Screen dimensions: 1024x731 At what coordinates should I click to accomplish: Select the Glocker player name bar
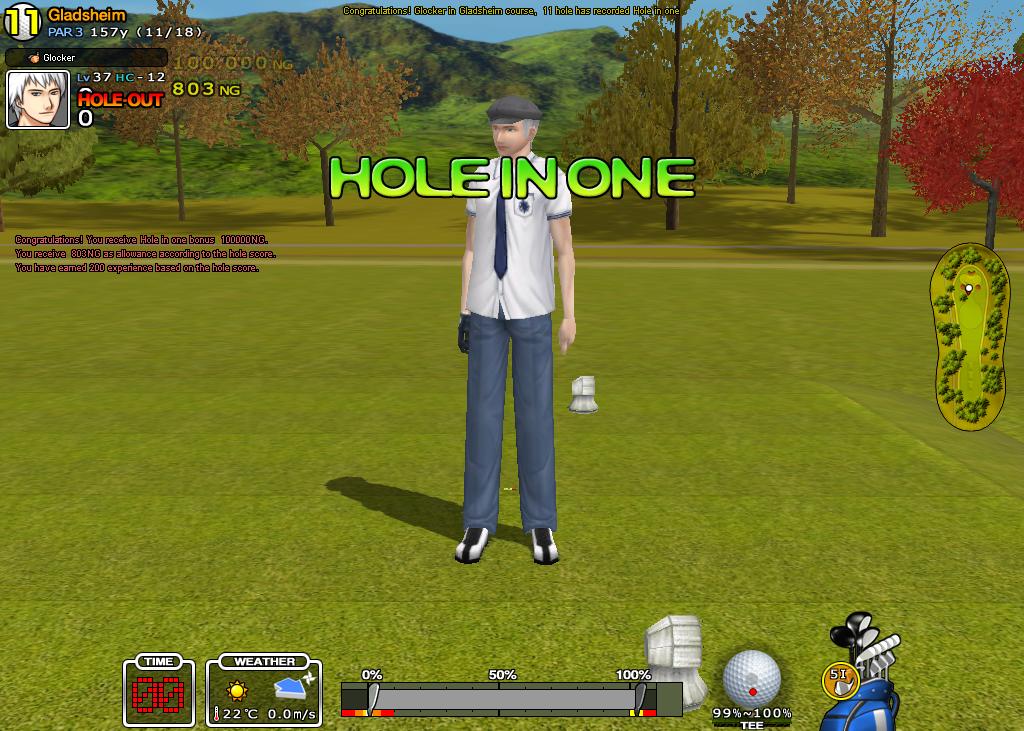coord(86,58)
